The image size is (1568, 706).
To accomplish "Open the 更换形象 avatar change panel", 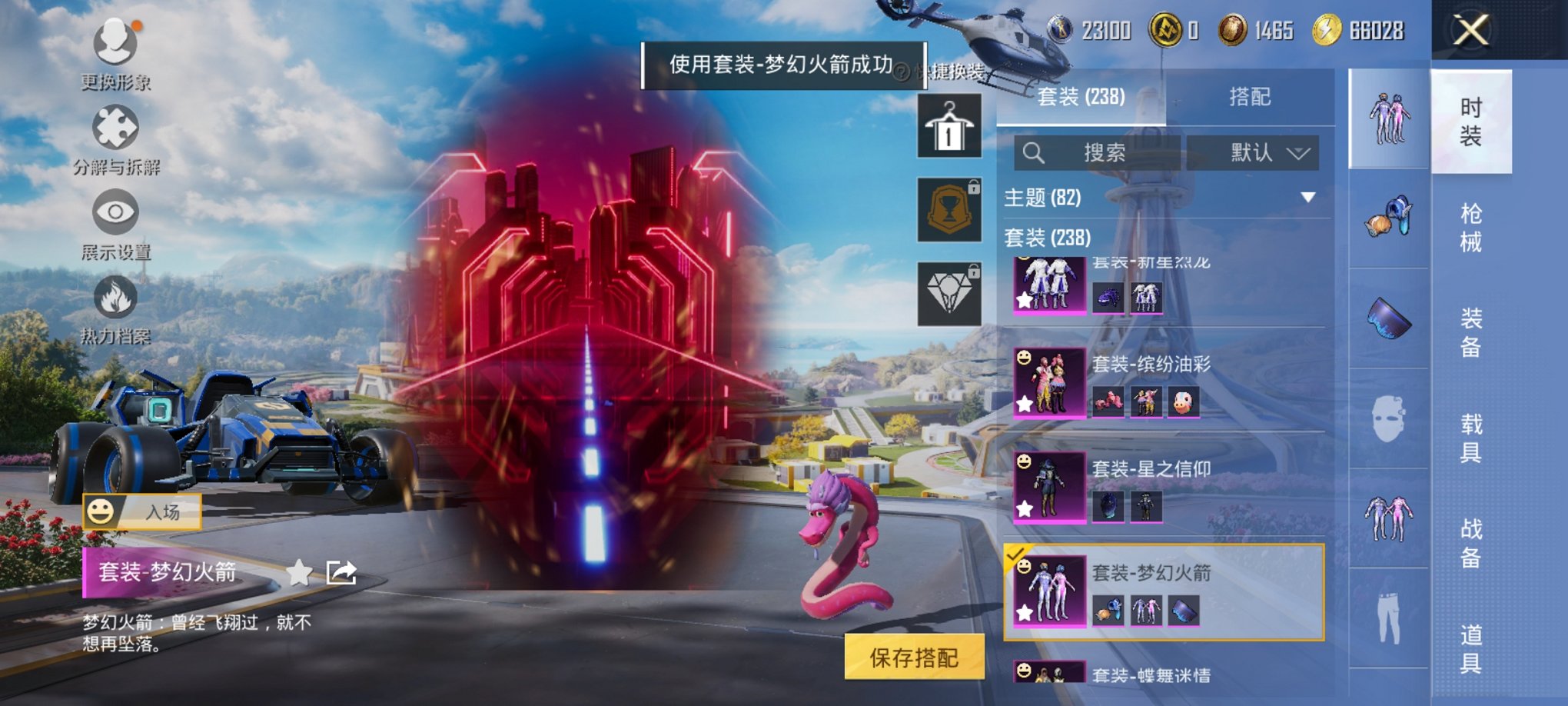I will pyautogui.click(x=114, y=54).
